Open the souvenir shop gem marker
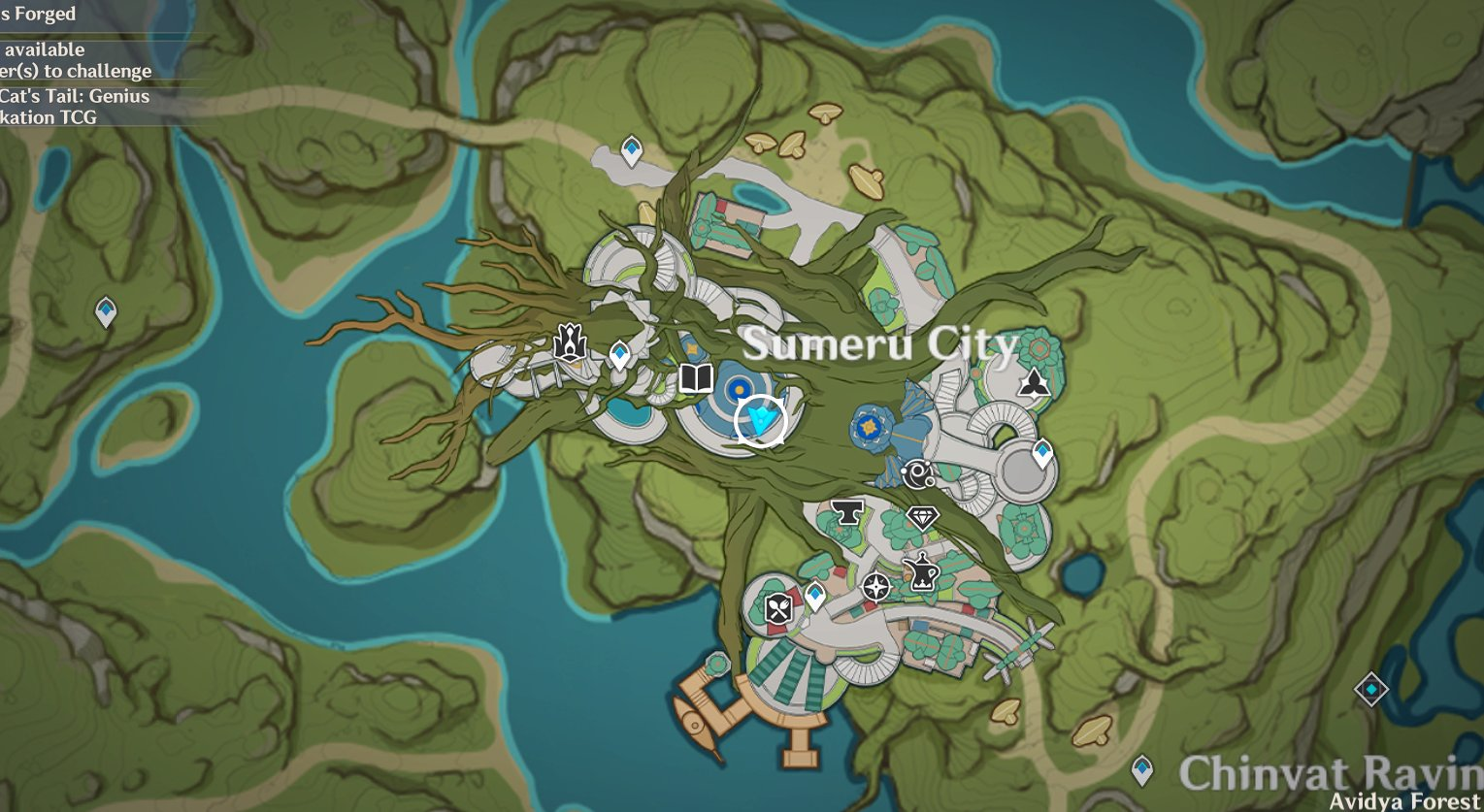The image size is (1484, 812). click(923, 518)
